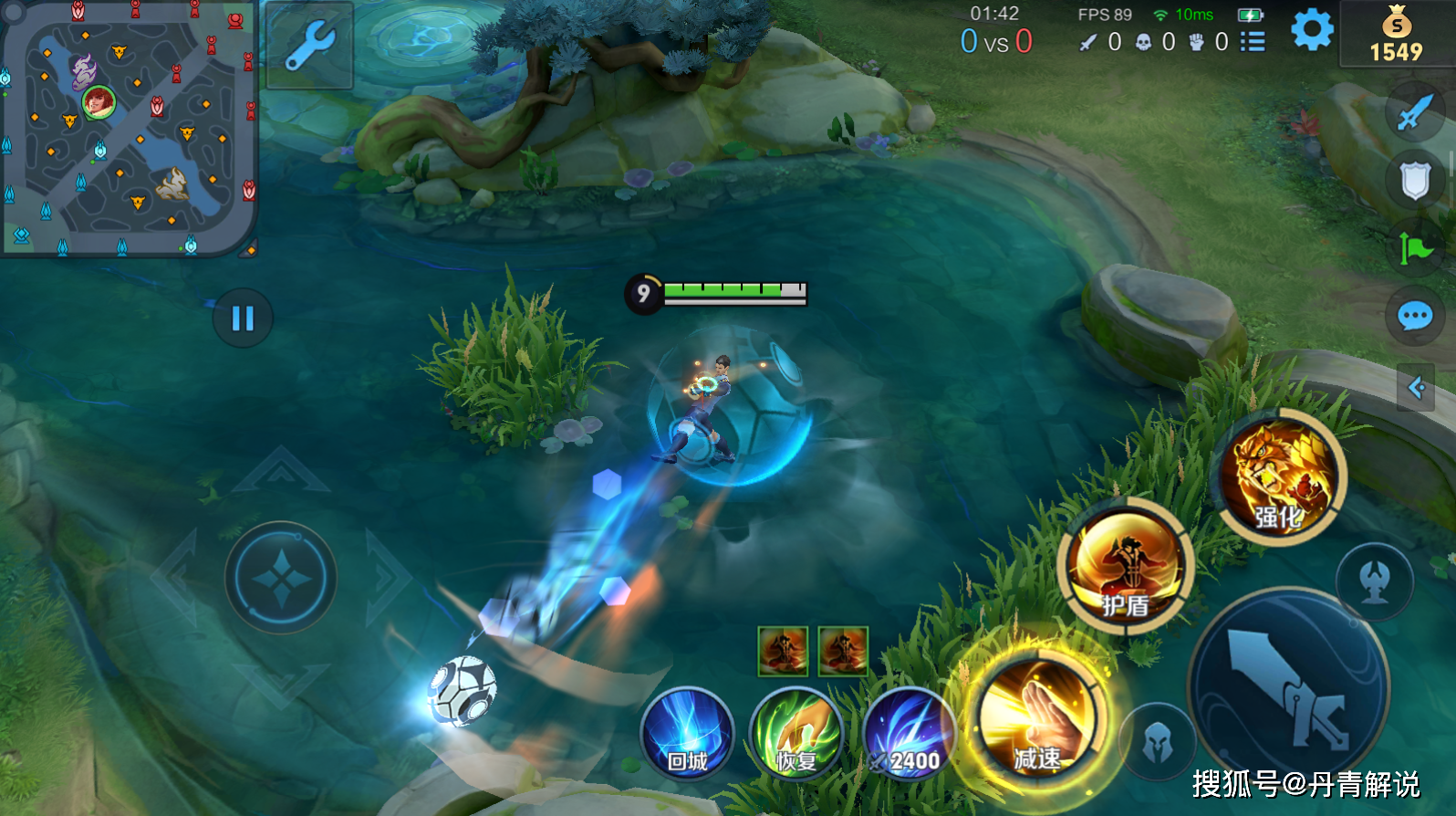Open the gear settings menu
This screenshot has width=1456, height=816.
pos(1312,31)
